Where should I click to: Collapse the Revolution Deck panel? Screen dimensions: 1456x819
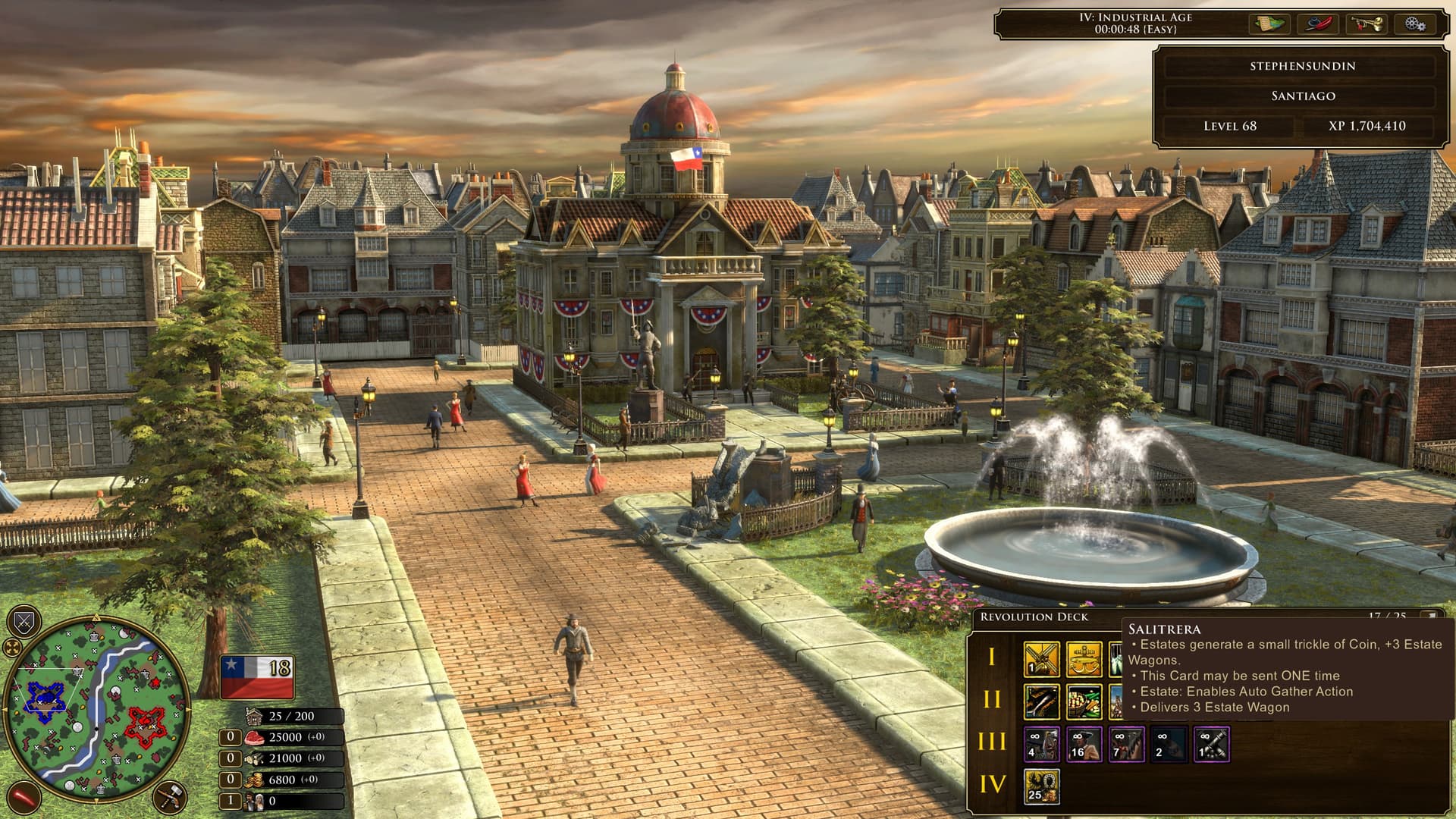[x=1429, y=617]
